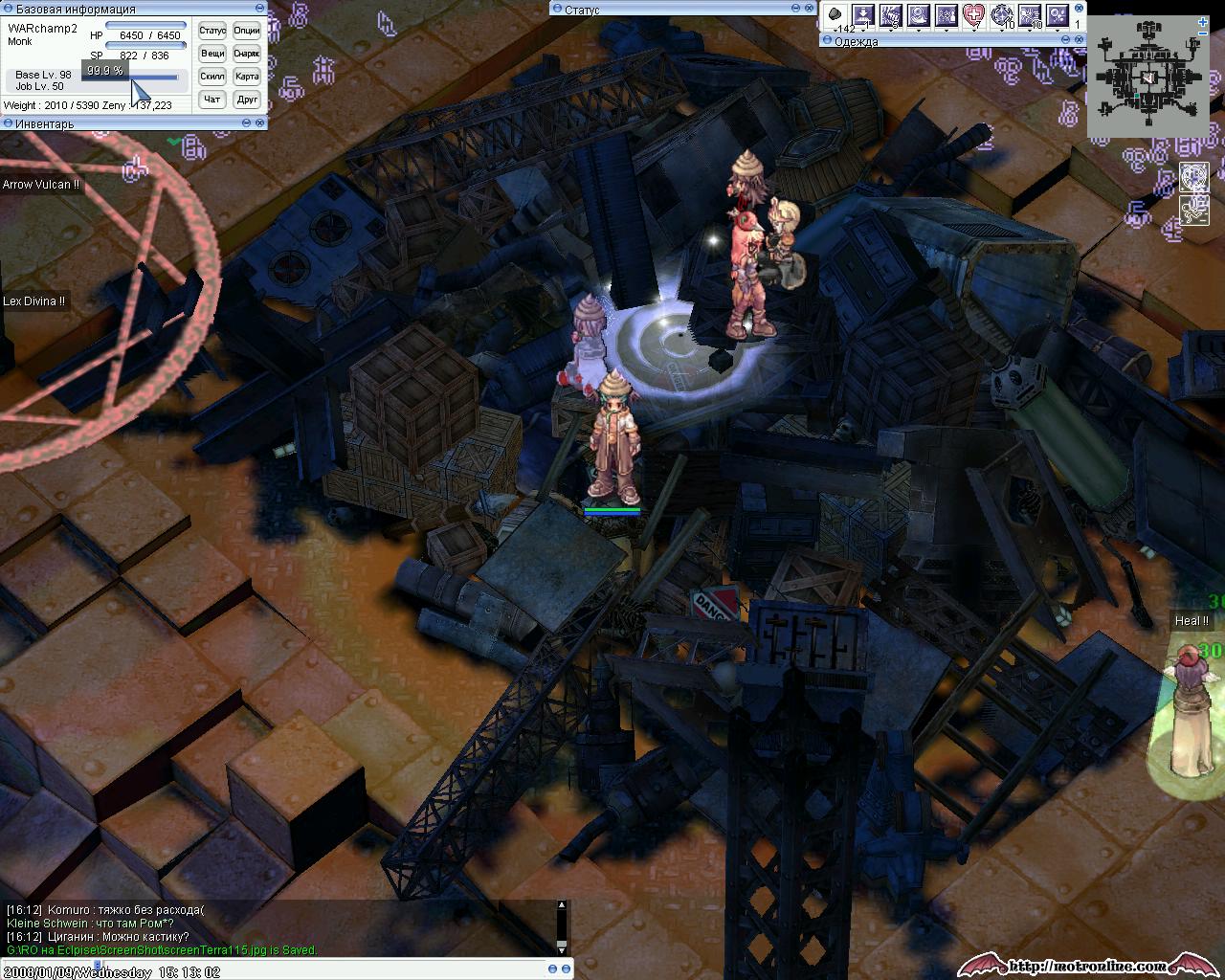Click the chat input field

[x=287, y=969]
